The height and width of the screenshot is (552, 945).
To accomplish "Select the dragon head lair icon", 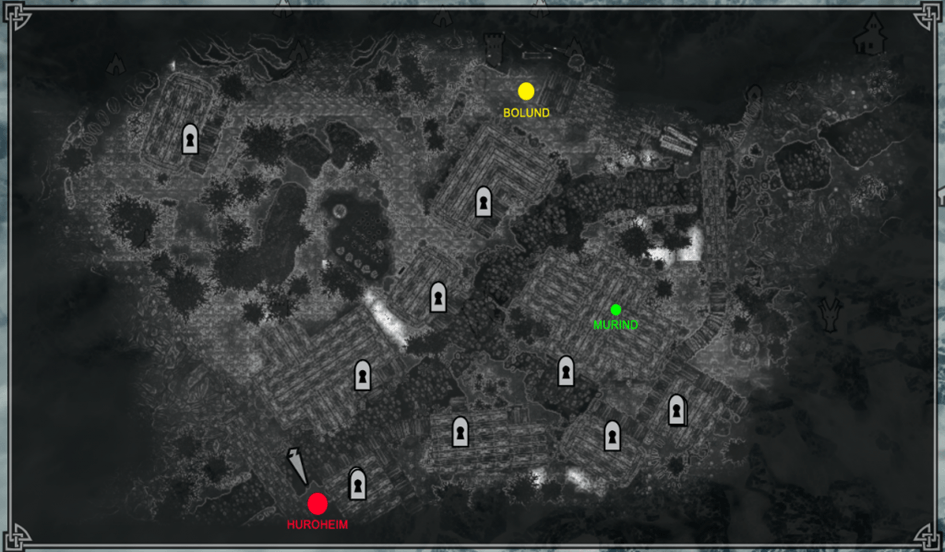I will tap(829, 314).
